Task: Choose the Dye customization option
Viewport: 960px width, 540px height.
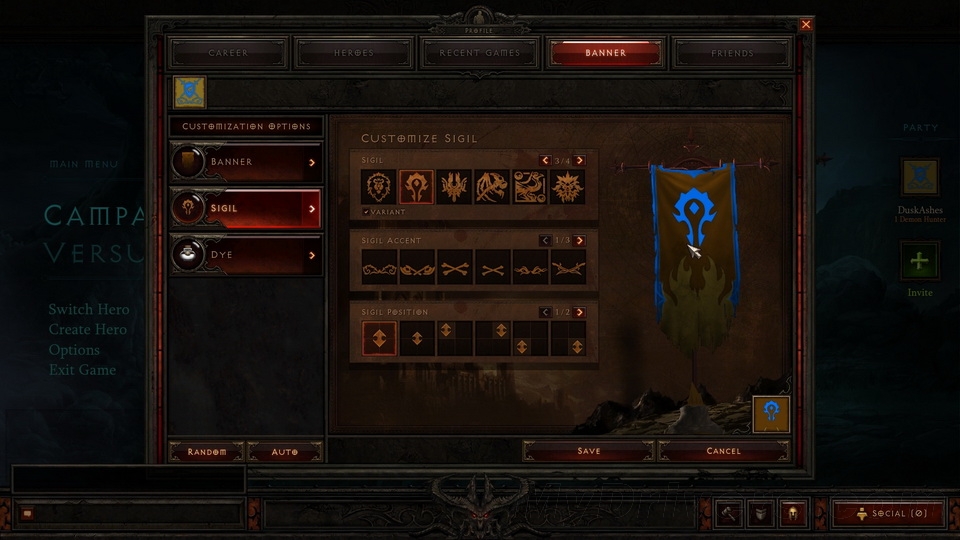Action: coord(246,256)
